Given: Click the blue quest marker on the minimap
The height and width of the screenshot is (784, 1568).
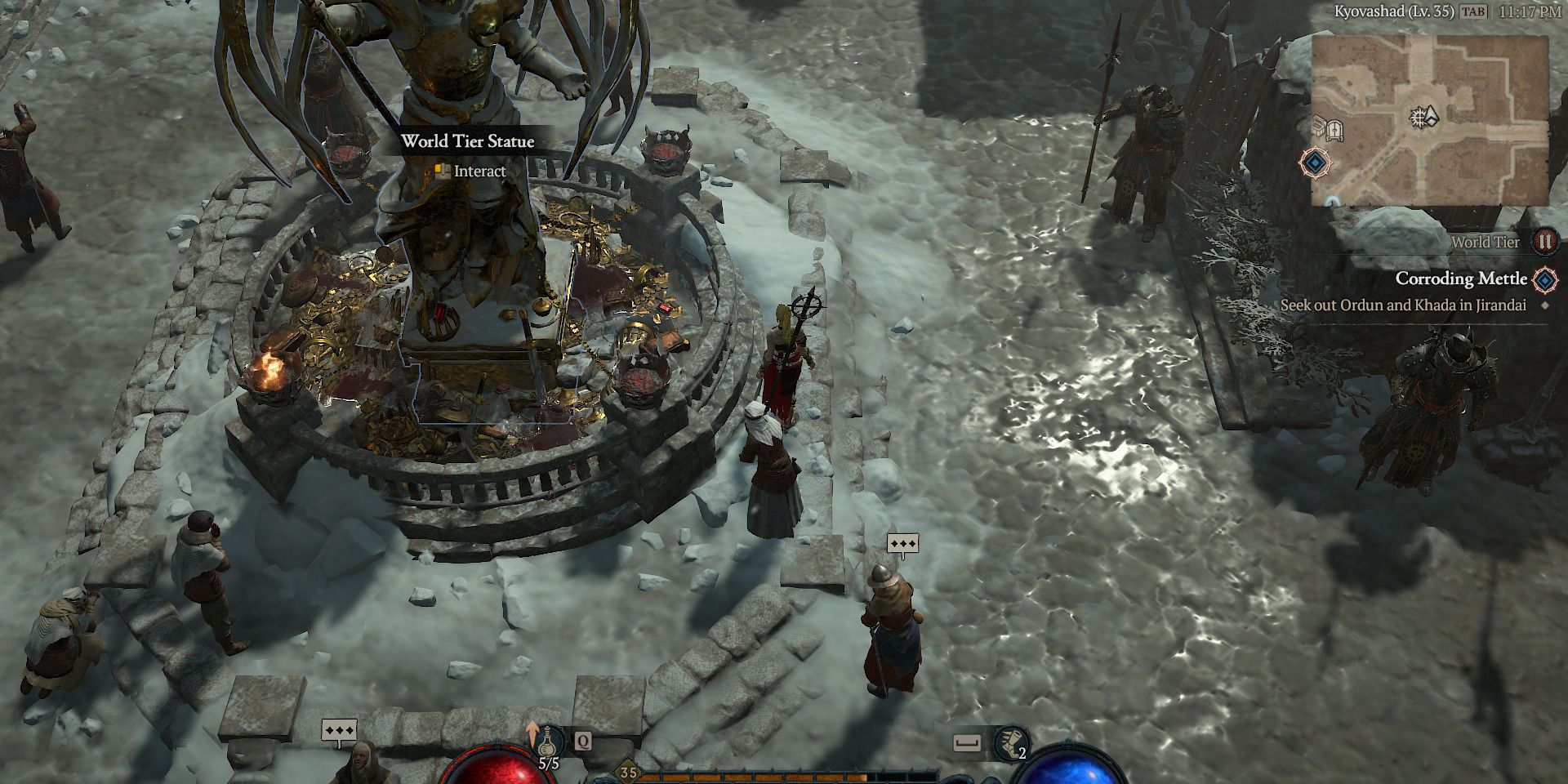Looking at the screenshot, I should click(1315, 163).
